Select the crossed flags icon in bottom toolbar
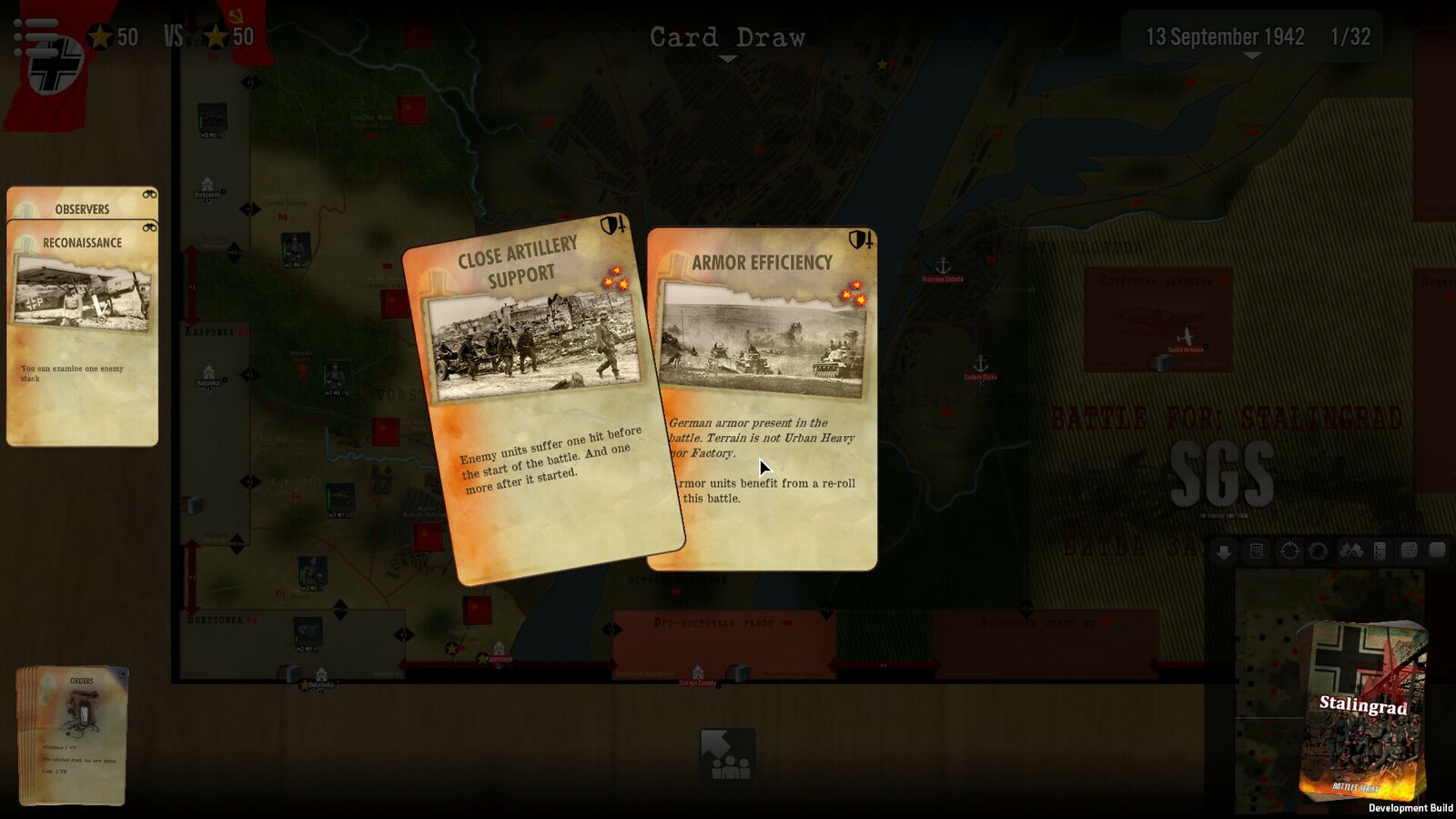This screenshot has width=1456, height=819. click(x=1351, y=551)
